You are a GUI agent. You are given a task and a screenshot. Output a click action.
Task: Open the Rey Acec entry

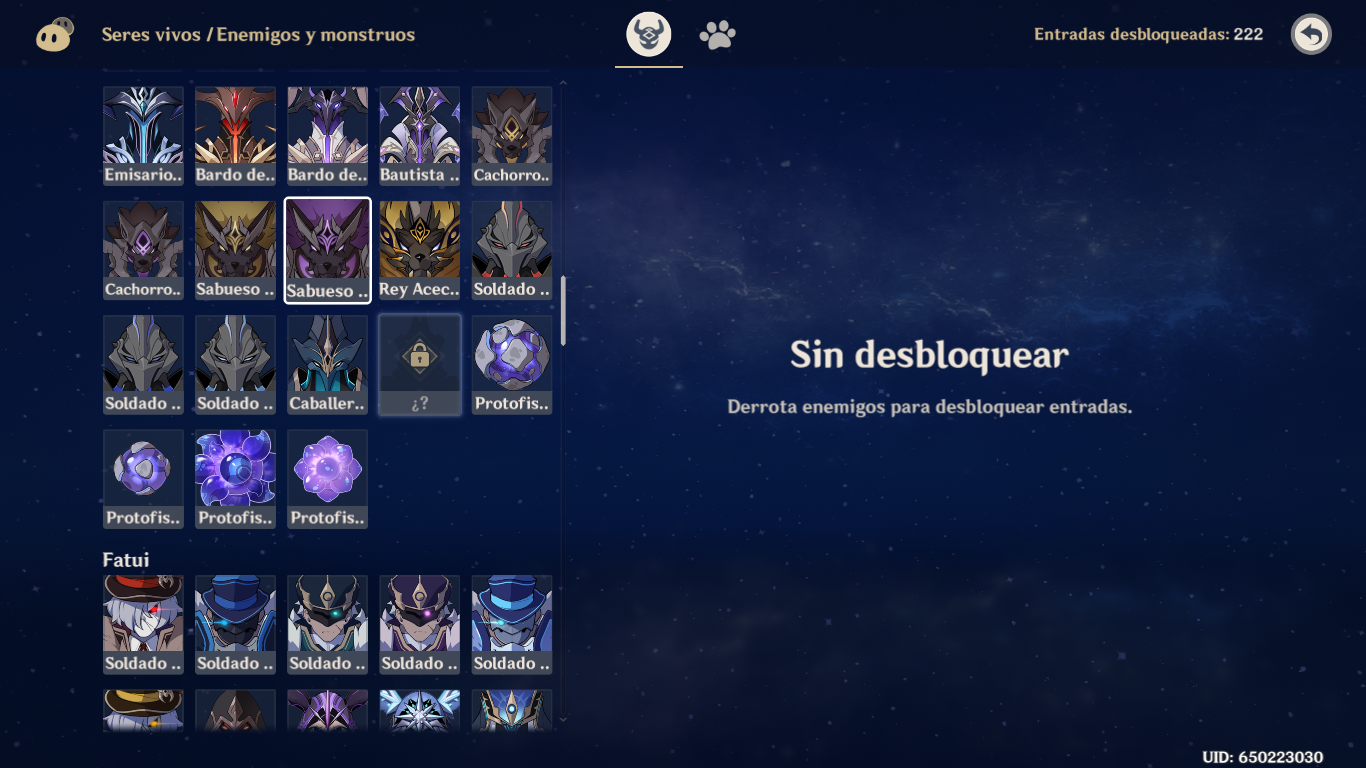pos(419,248)
